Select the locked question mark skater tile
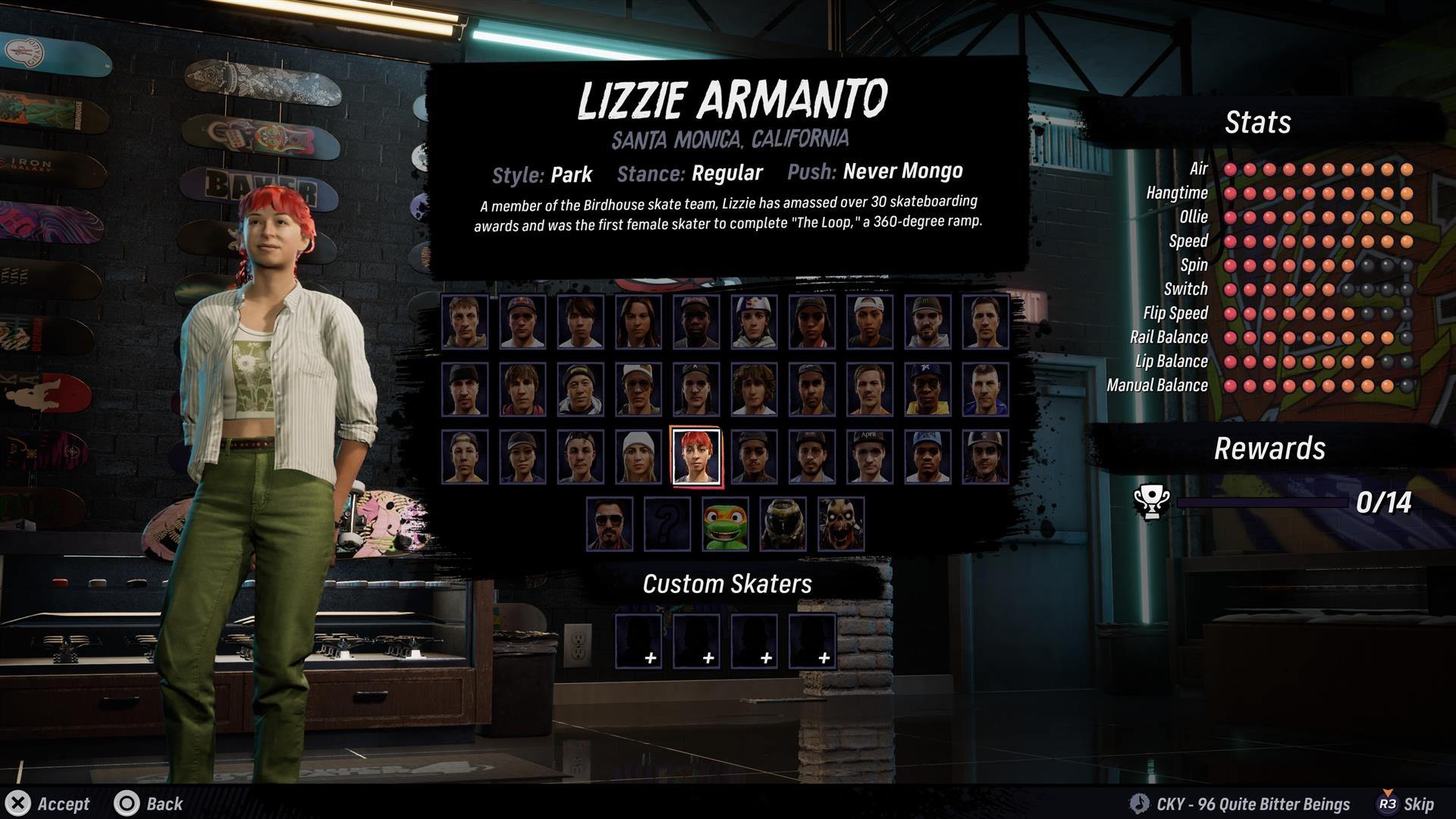 (667, 523)
